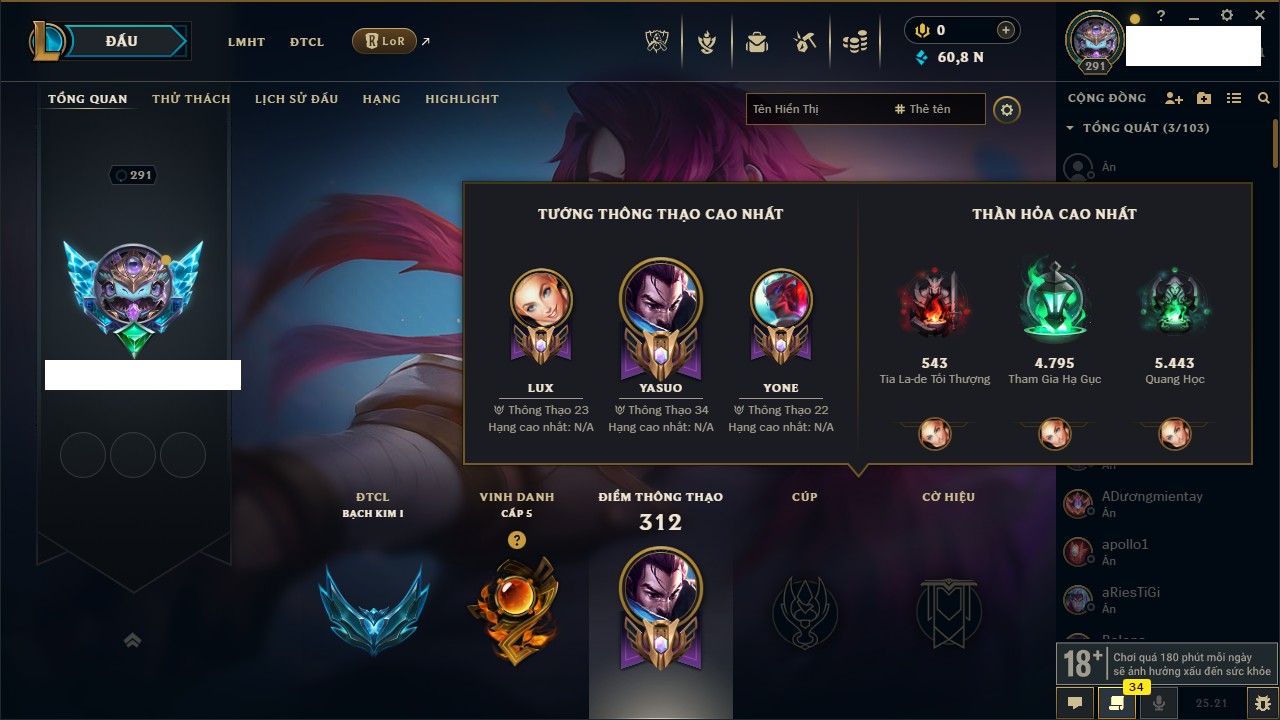Screen dimensions: 1280x720
Task: Open the LỊCH SỬ ĐẤU tab
Action: tap(296, 99)
